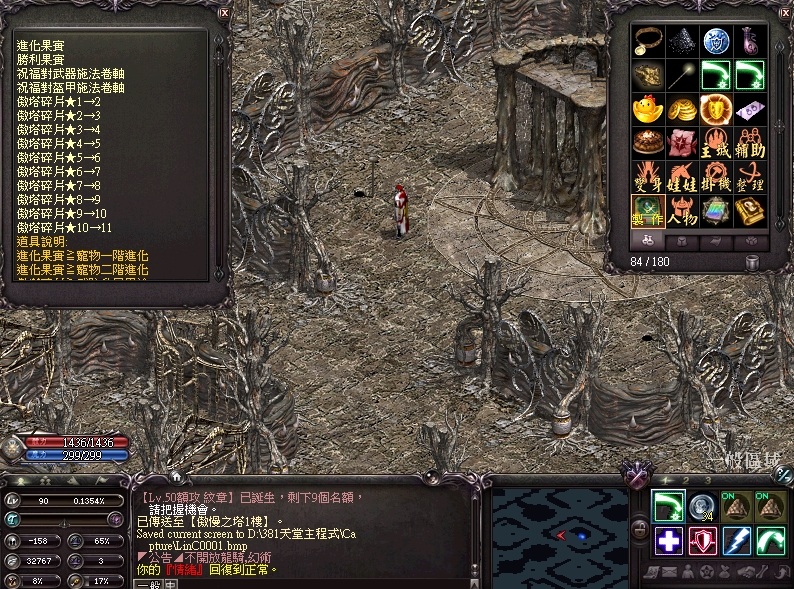Image resolution: width=794 pixels, height=589 pixels.
Task: Use the yellow chick ingot item
Action: click(x=648, y=109)
